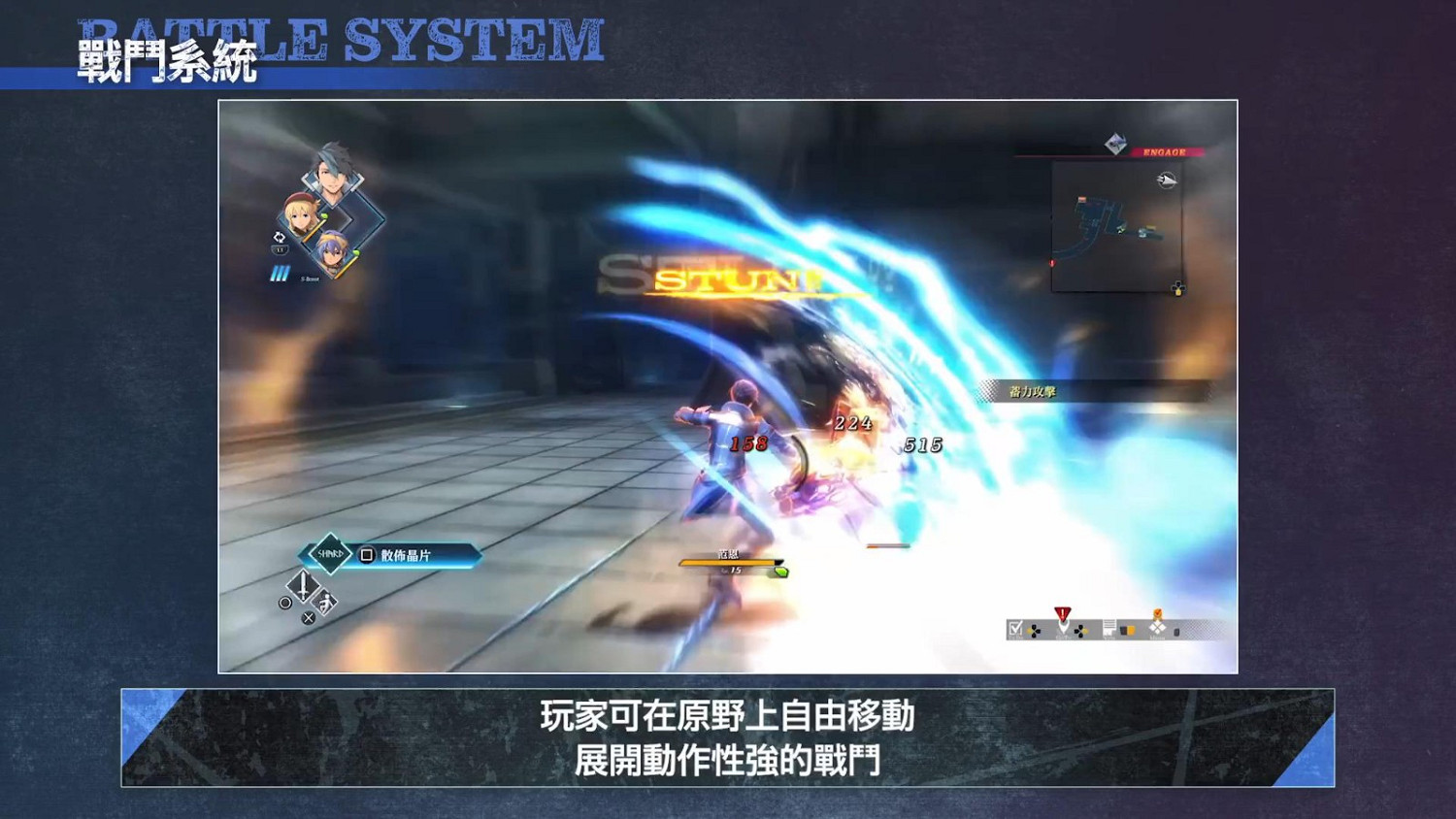This screenshot has width=1456, height=819.
Task: Select the sword attack icon near SHARD prompt
Action: click(x=303, y=588)
